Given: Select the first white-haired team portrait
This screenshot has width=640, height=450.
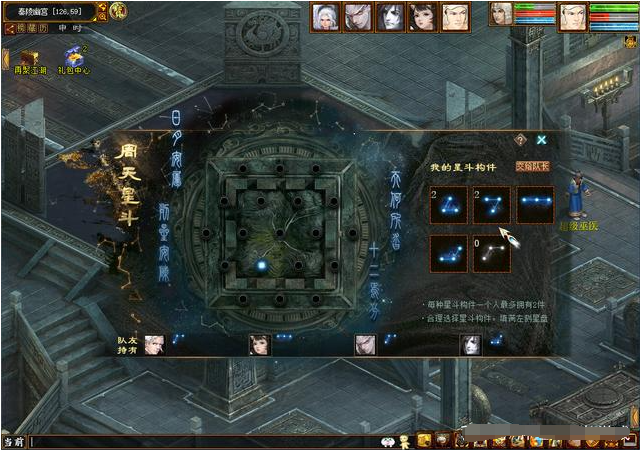Looking at the screenshot, I should point(326,17).
